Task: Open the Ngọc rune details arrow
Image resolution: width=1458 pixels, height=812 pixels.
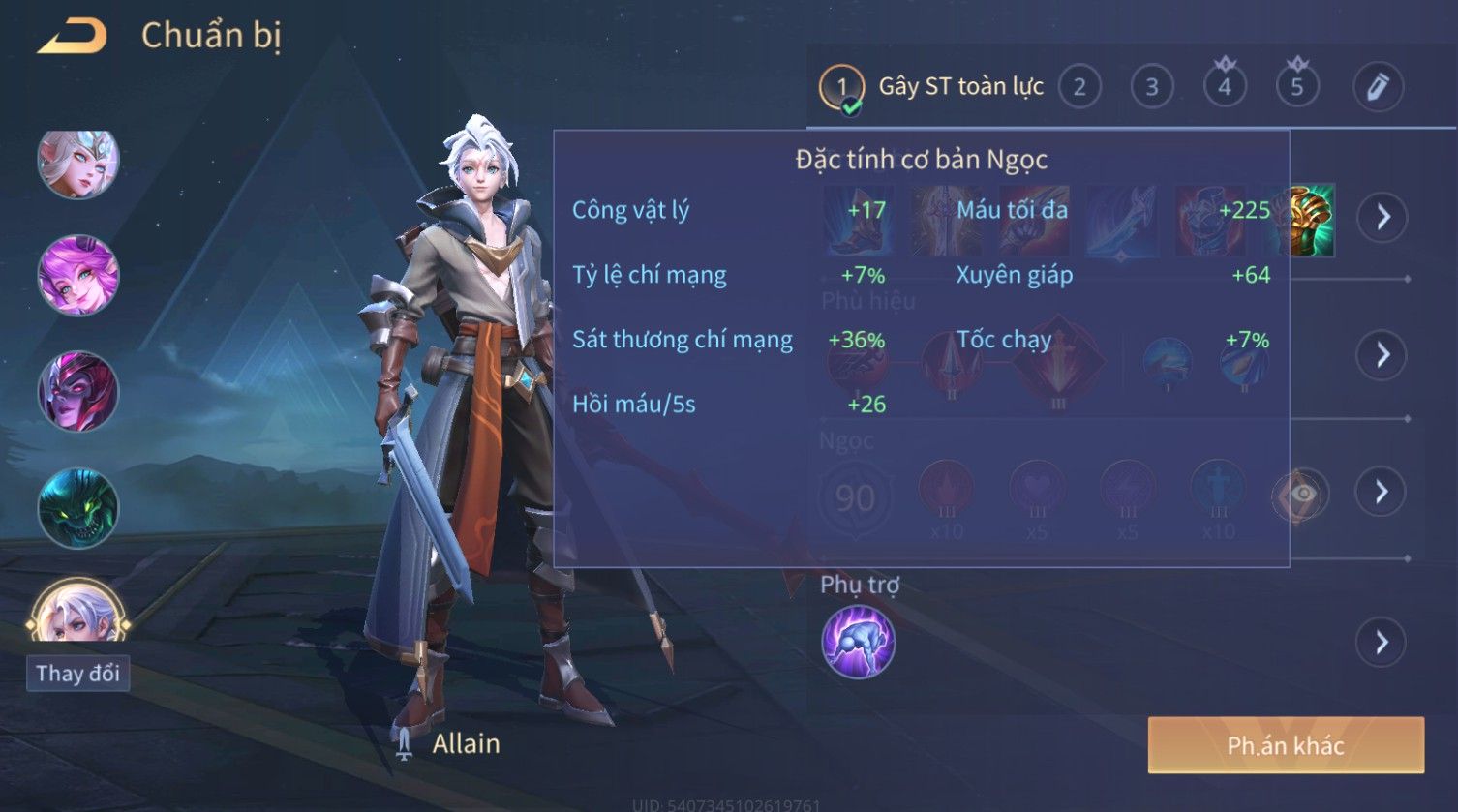Action: coord(1382,492)
